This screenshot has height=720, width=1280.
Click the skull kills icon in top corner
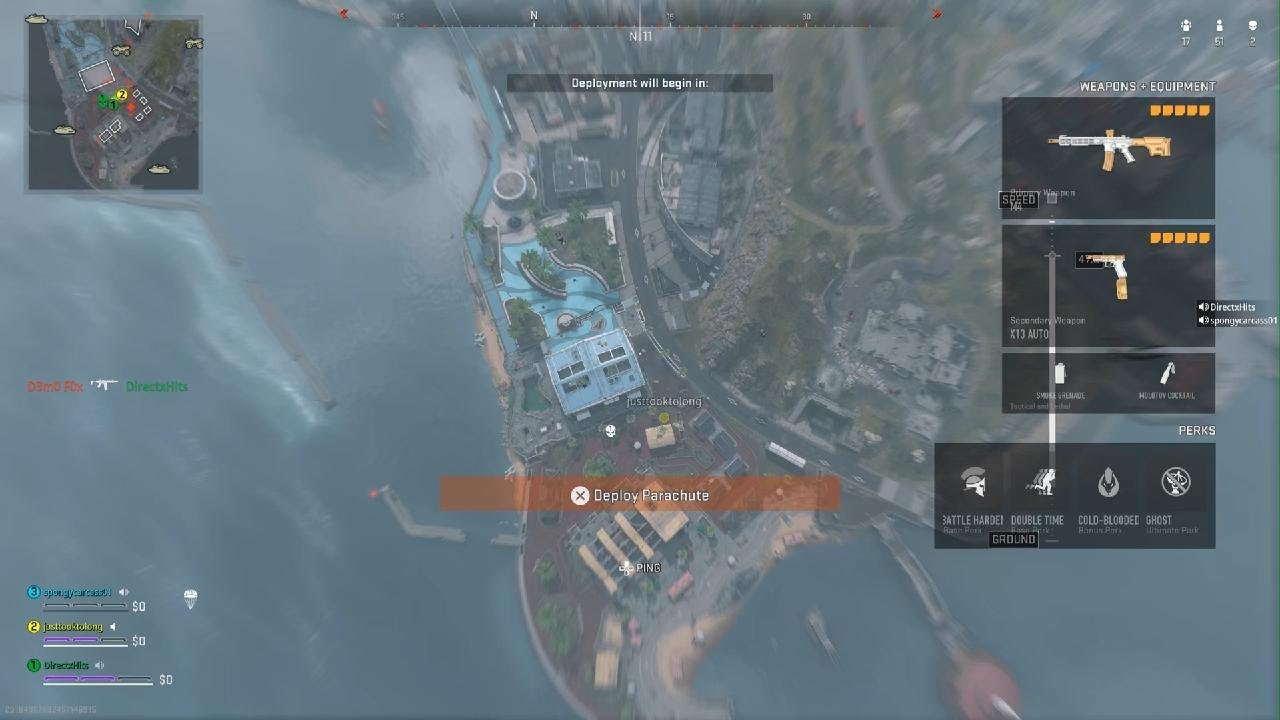pos(1252,27)
